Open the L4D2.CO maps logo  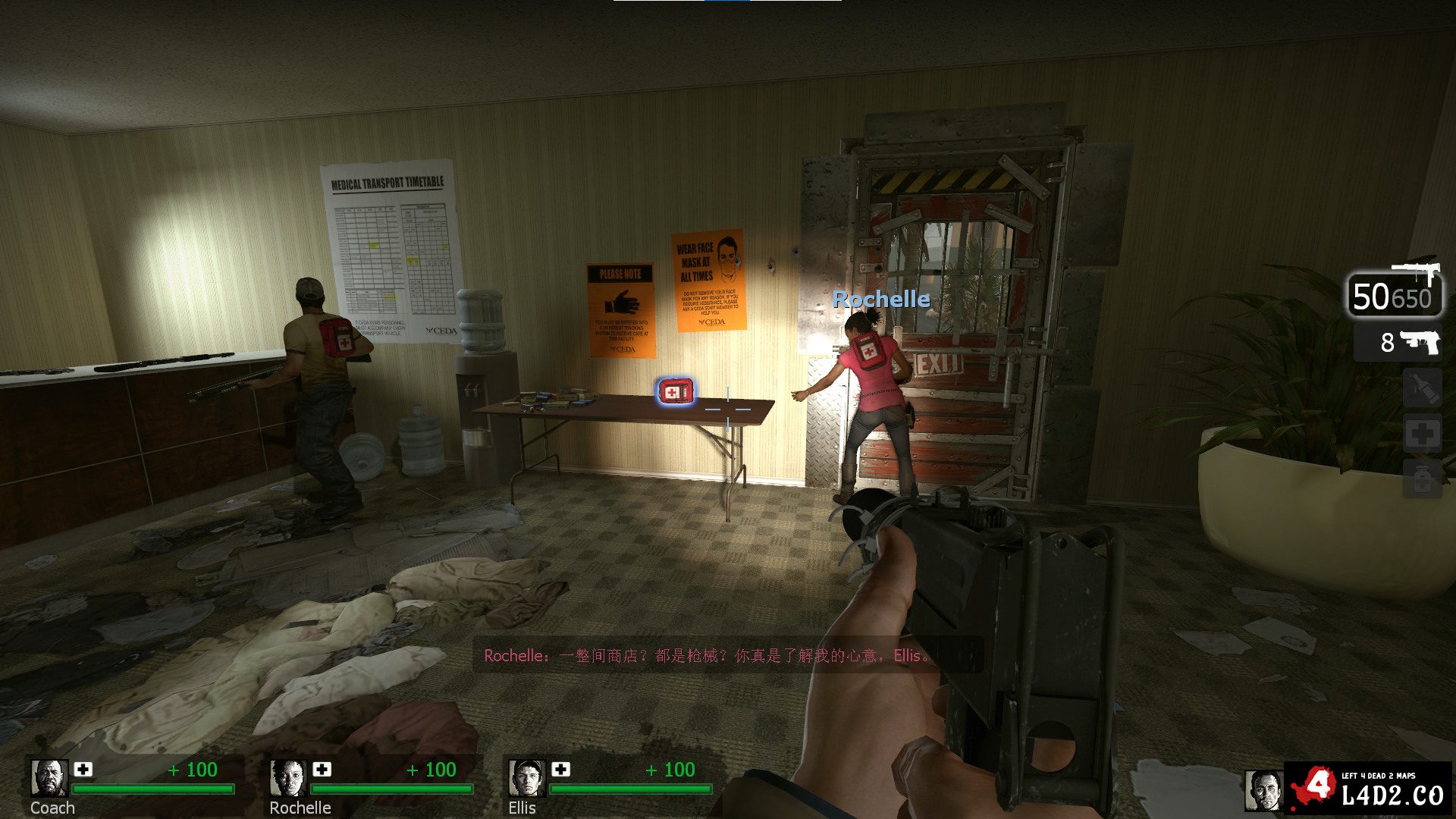tap(1368, 788)
